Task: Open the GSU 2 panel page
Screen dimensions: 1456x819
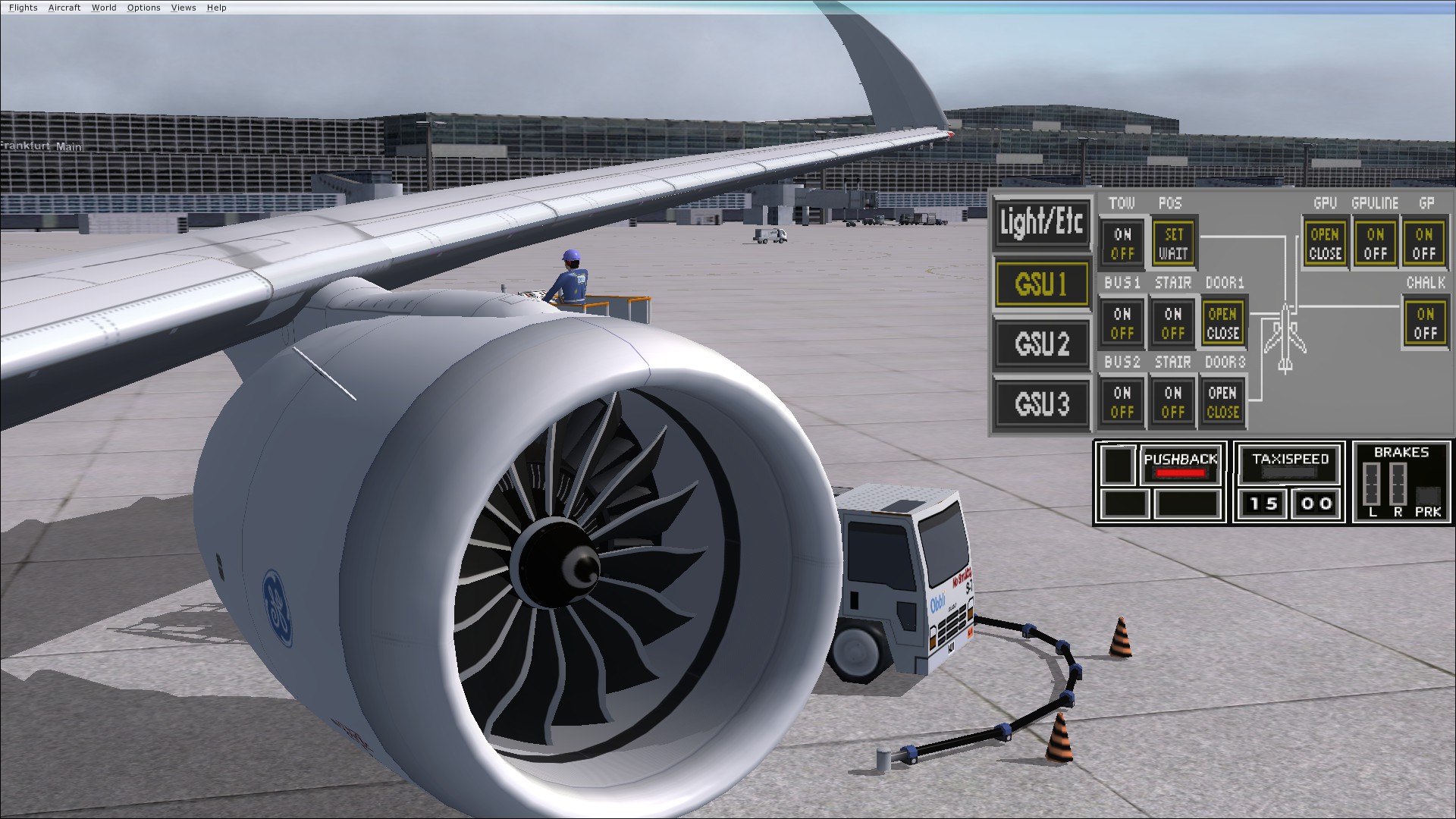Action: 1042,343
